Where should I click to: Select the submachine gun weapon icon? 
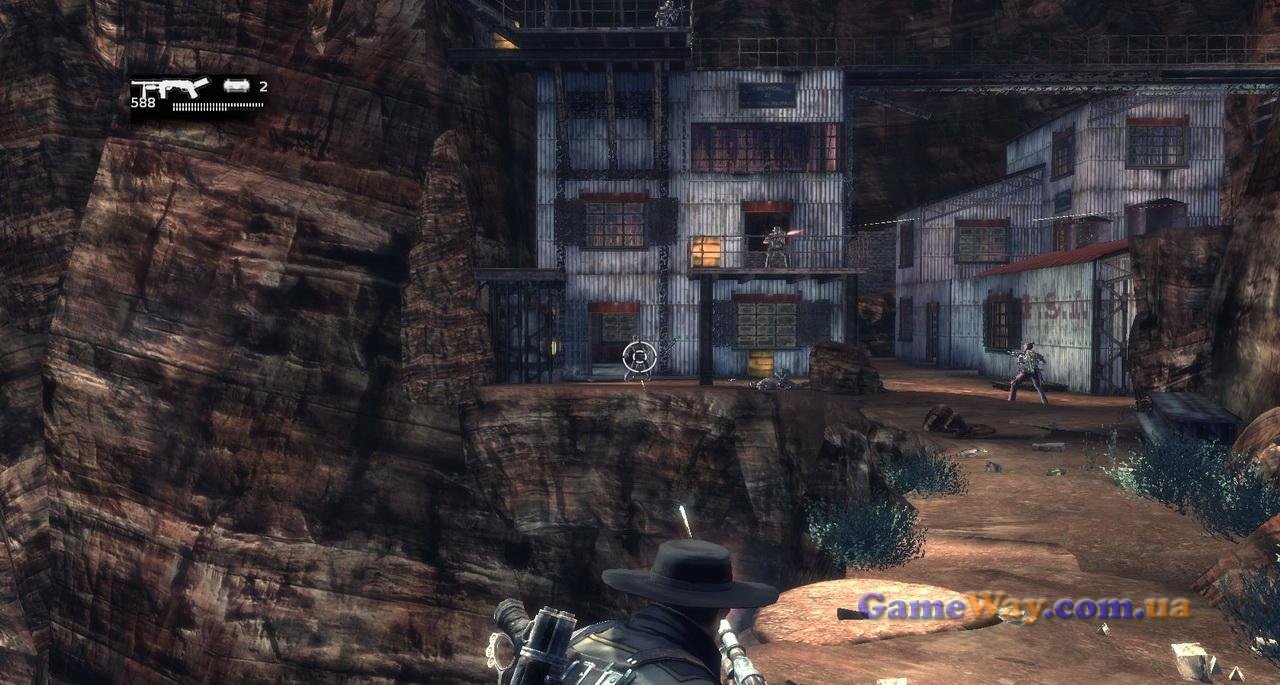point(168,88)
